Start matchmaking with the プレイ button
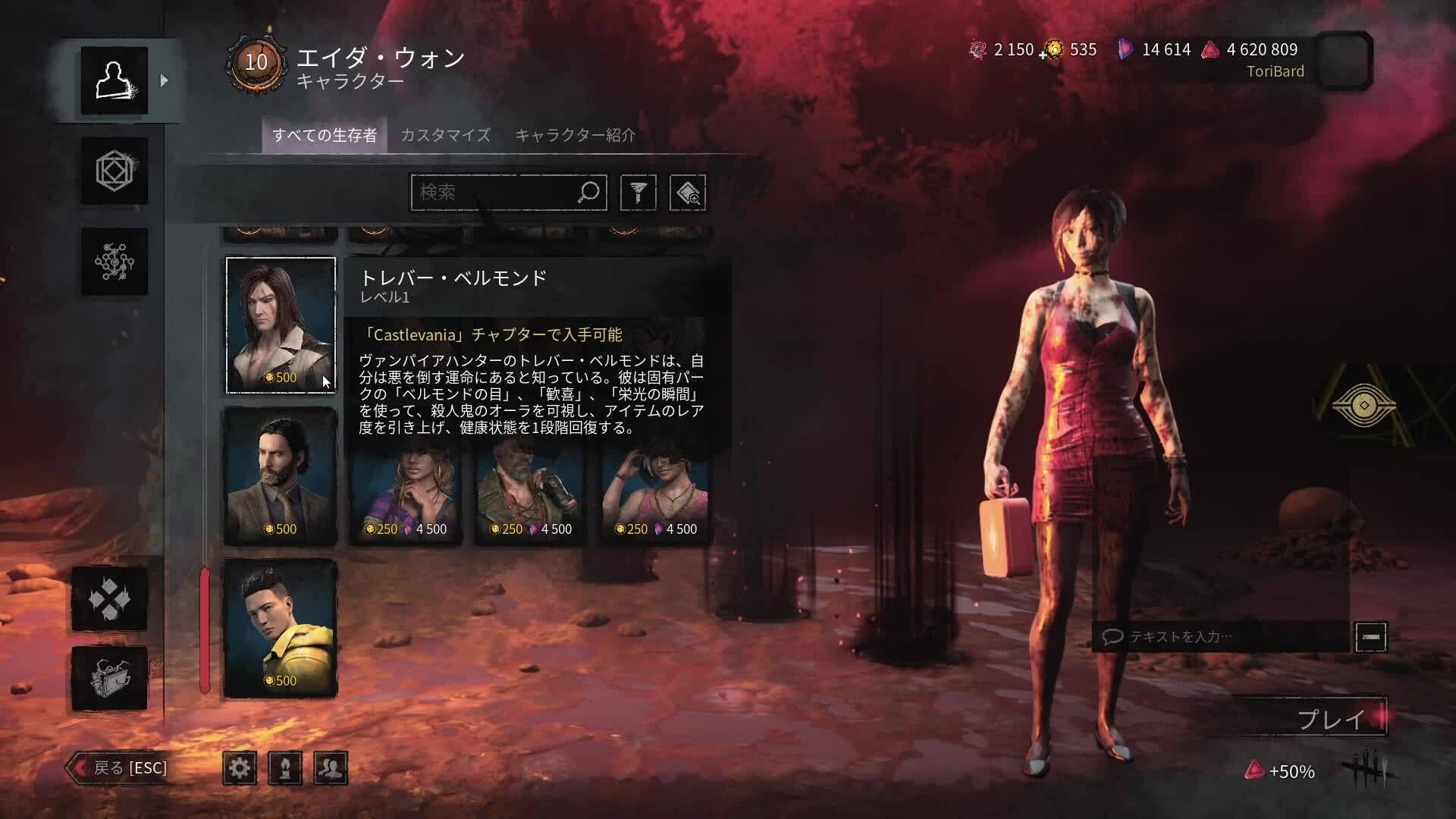This screenshot has height=819, width=1456. click(1332, 718)
